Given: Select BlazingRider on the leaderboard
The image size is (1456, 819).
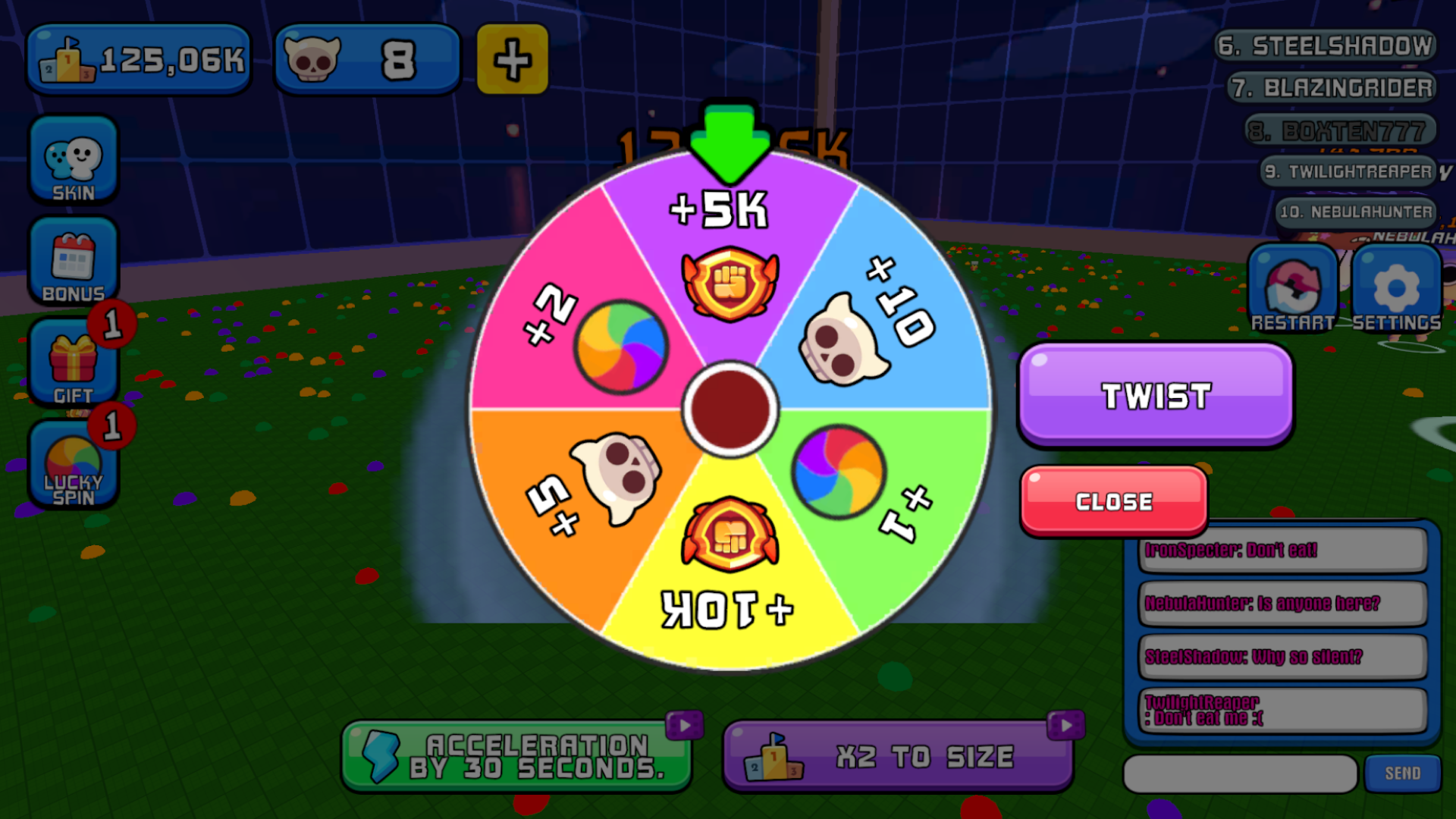Looking at the screenshot, I should pyautogui.click(x=1331, y=87).
